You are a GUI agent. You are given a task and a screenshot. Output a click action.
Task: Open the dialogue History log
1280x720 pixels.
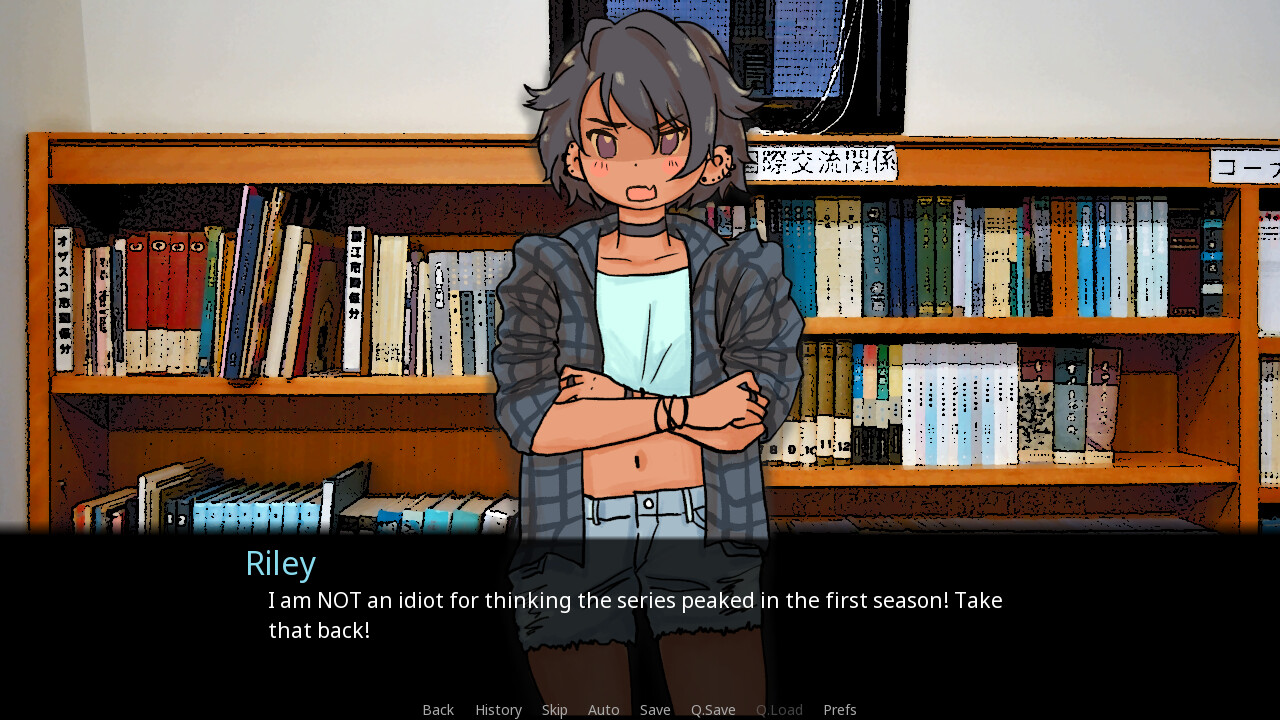tap(498, 710)
